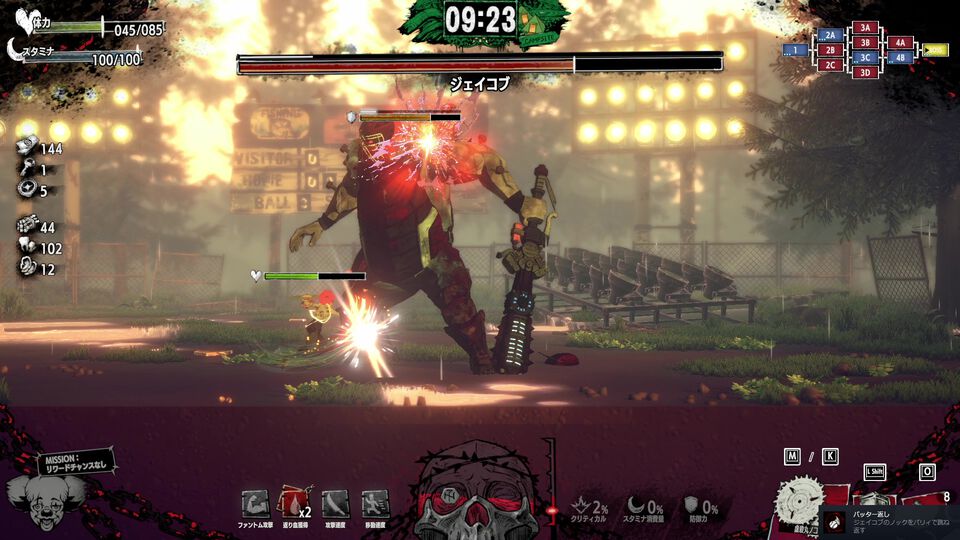The width and height of the screenshot is (960, 540).
Task: Select the yellow boss node on the route map
Action: (x=935, y=49)
